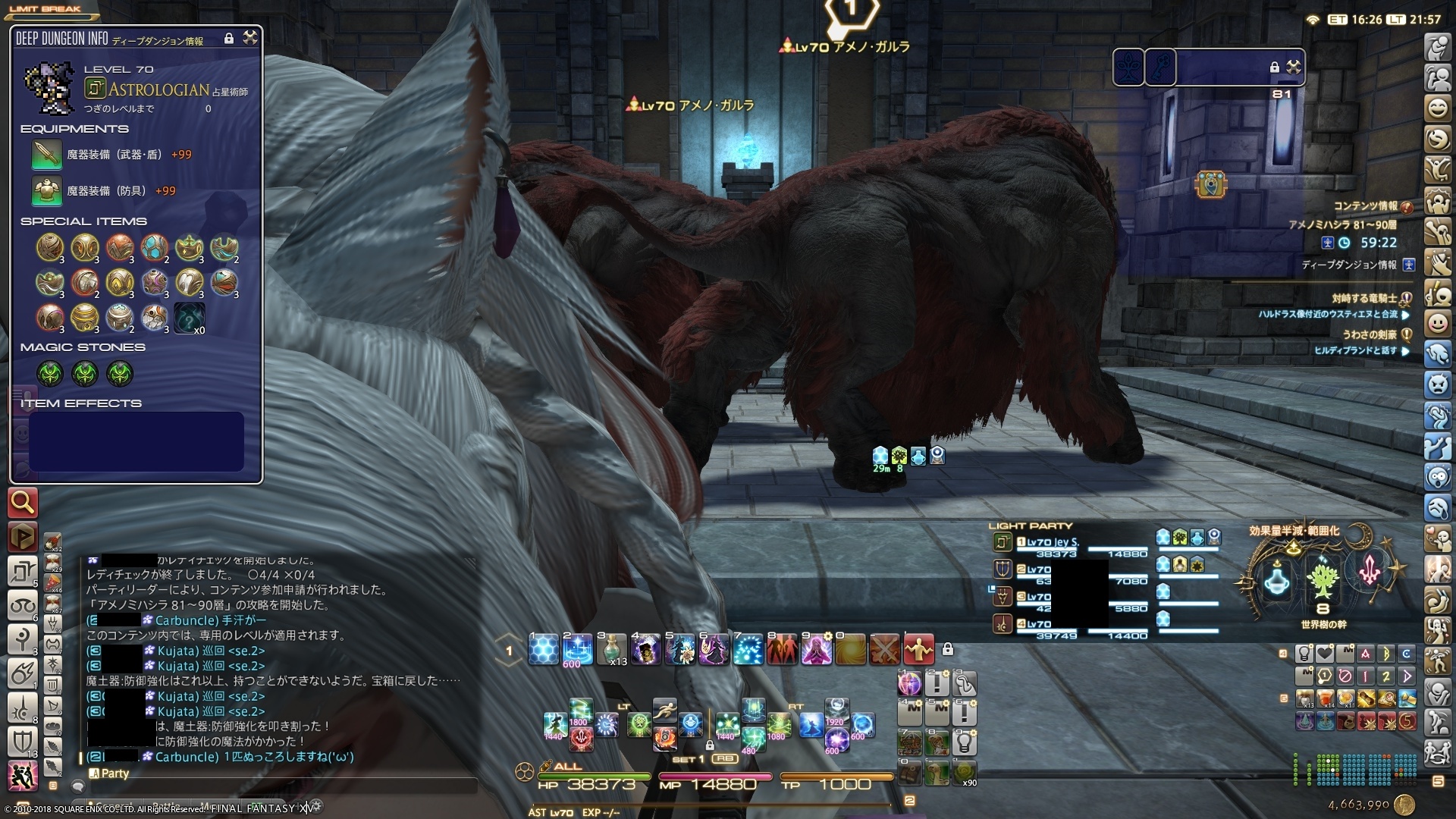The image size is (1456, 819).
Task: Use the first green magic stone
Action: pos(50,373)
